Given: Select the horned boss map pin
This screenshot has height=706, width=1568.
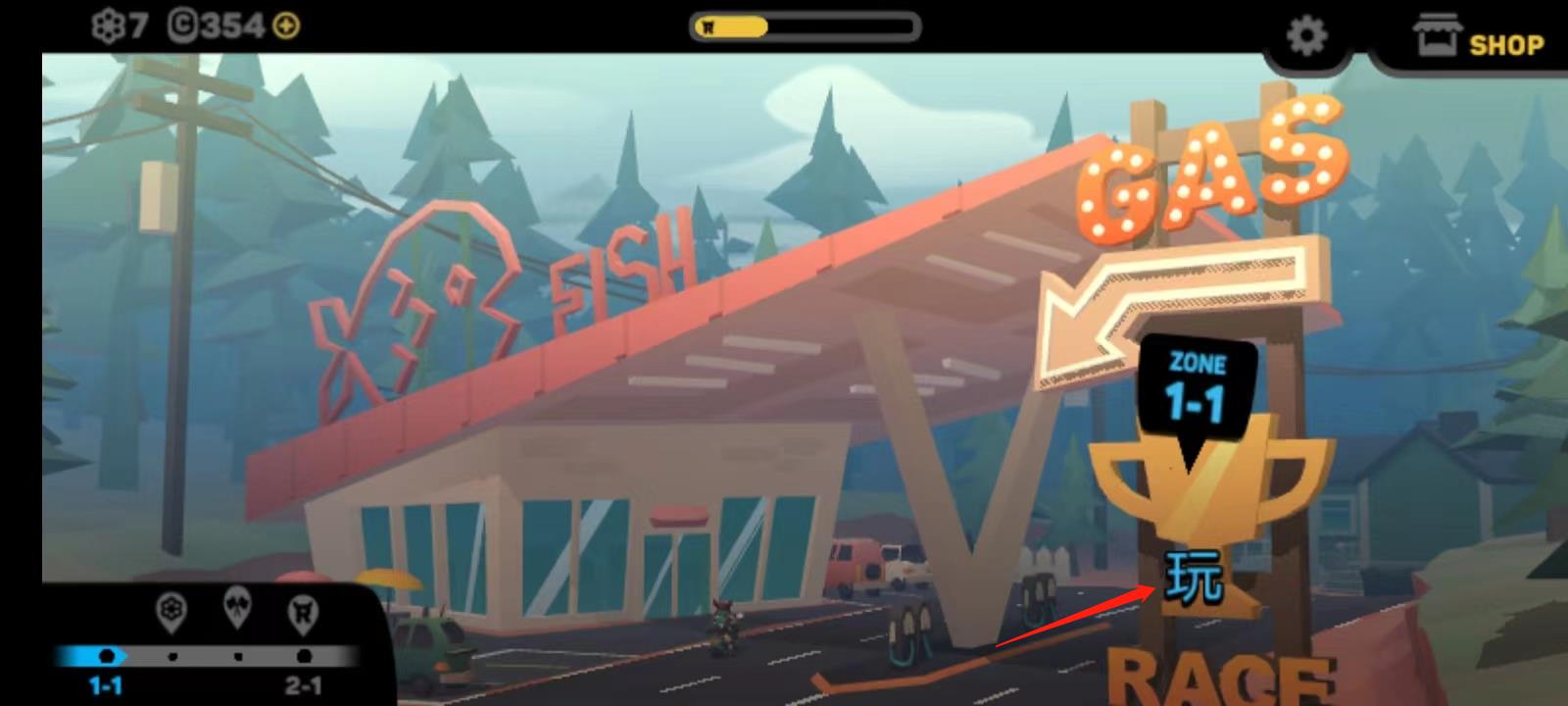Looking at the screenshot, I should [x=303, y=613].
